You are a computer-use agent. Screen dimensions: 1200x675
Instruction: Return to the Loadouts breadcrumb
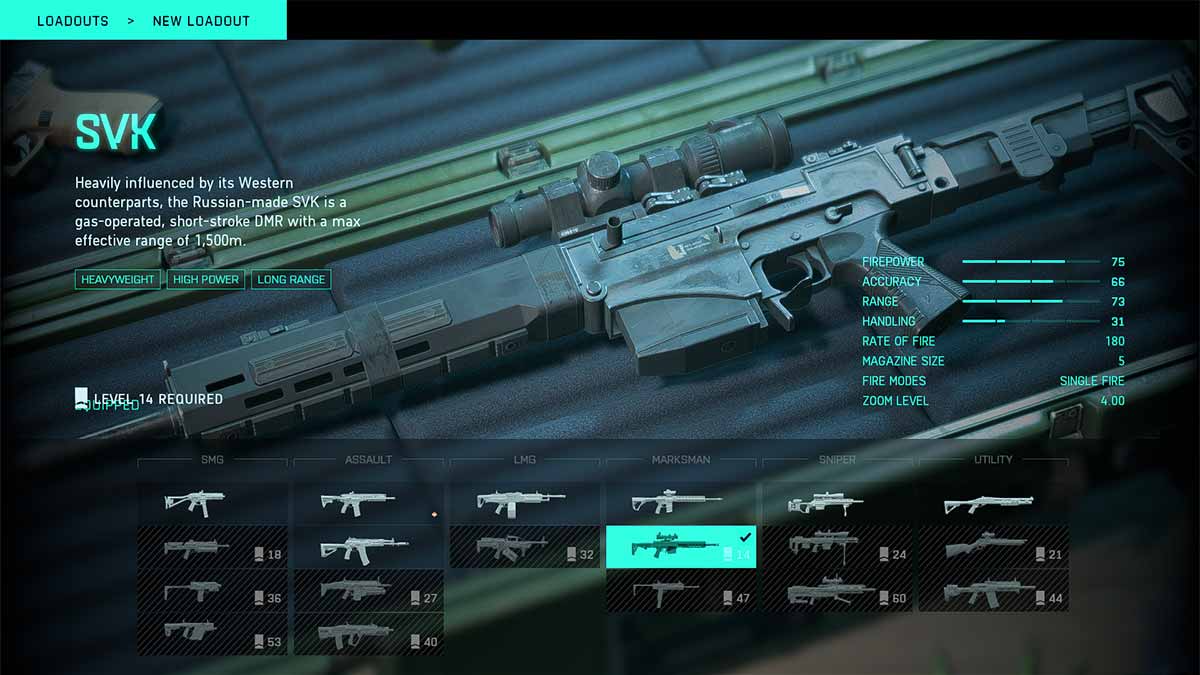73,21
